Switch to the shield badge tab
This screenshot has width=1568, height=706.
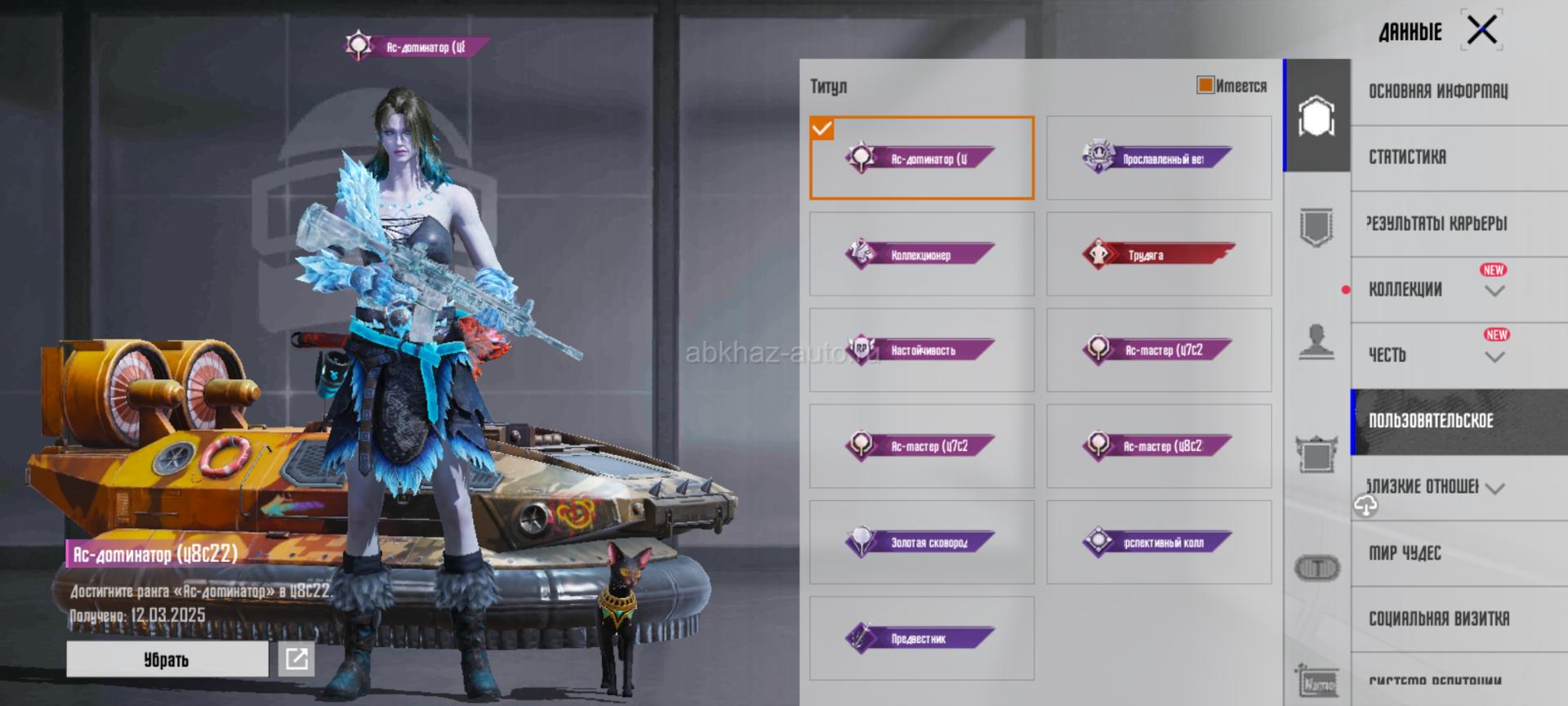point(1316,226)
